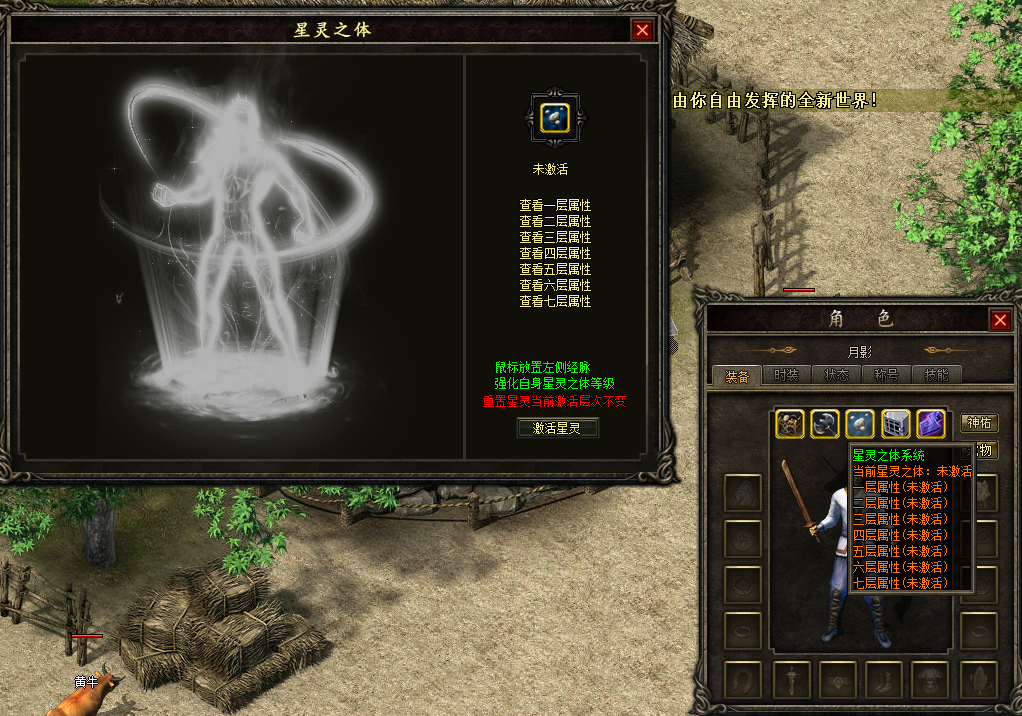1022x716 pixels.
Task: Show 查看三层属性 attributes
Action: [555, 237]
